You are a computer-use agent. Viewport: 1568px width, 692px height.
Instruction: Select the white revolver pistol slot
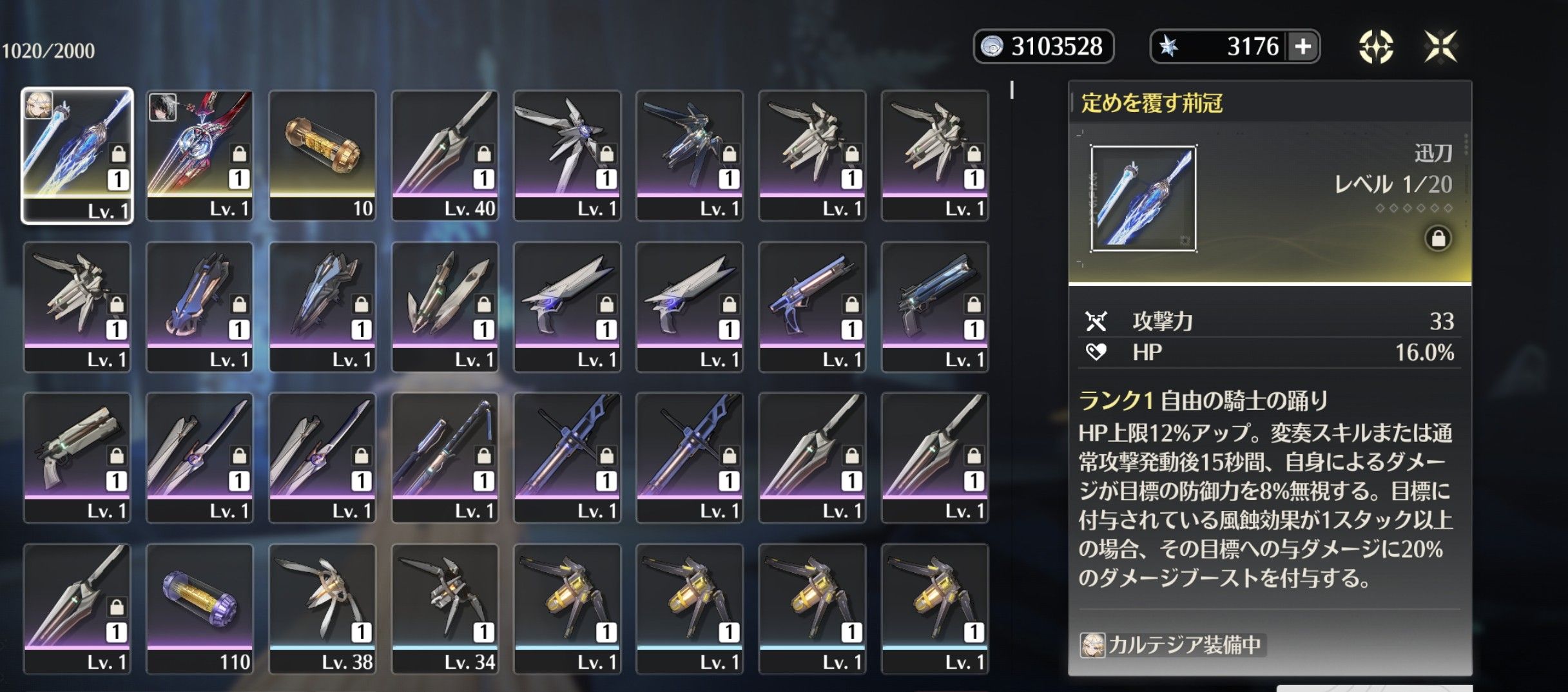pyautogui.click(x=77, y=457)
